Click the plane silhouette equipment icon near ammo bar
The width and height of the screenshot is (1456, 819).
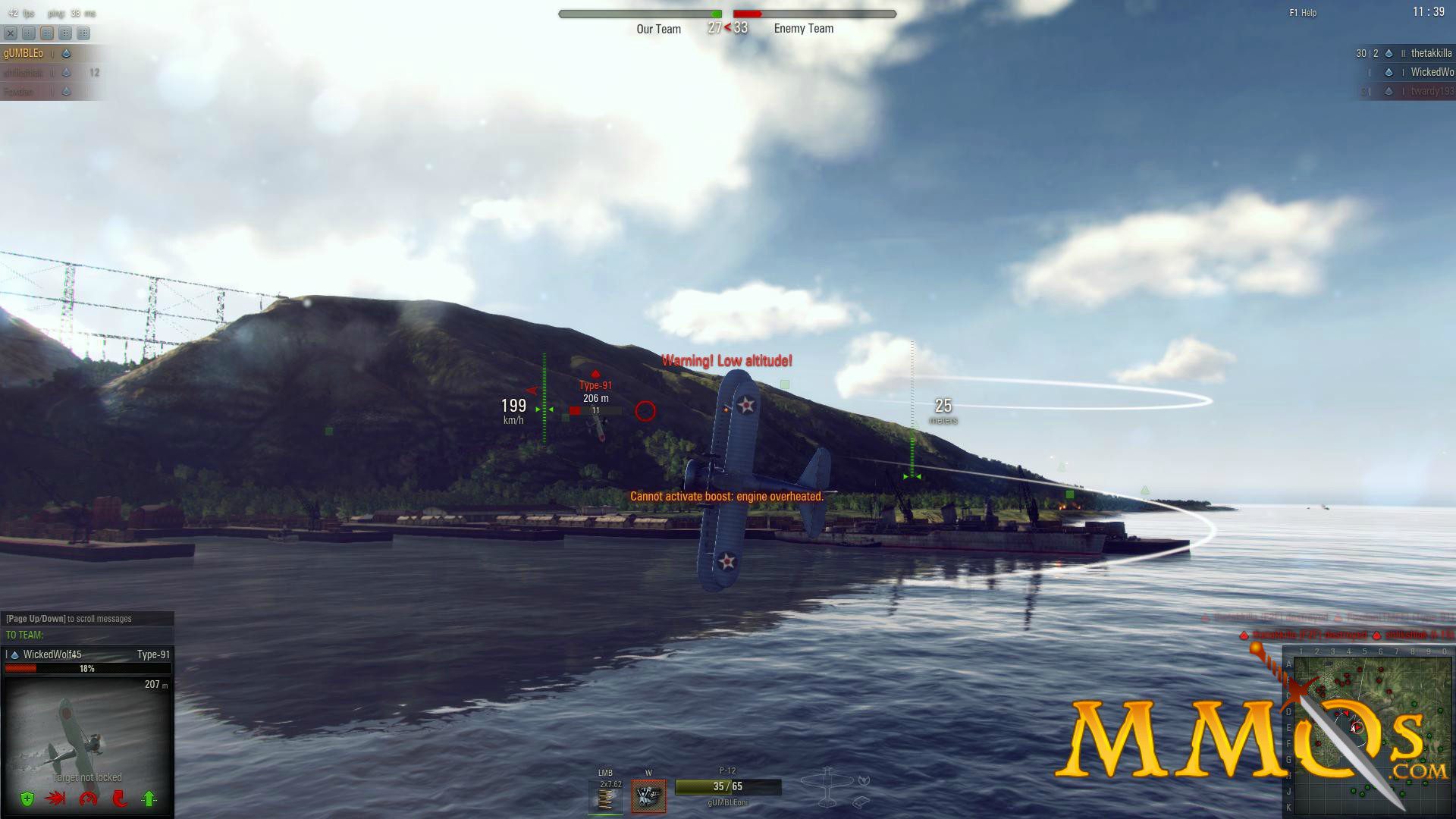pos(827,787)
